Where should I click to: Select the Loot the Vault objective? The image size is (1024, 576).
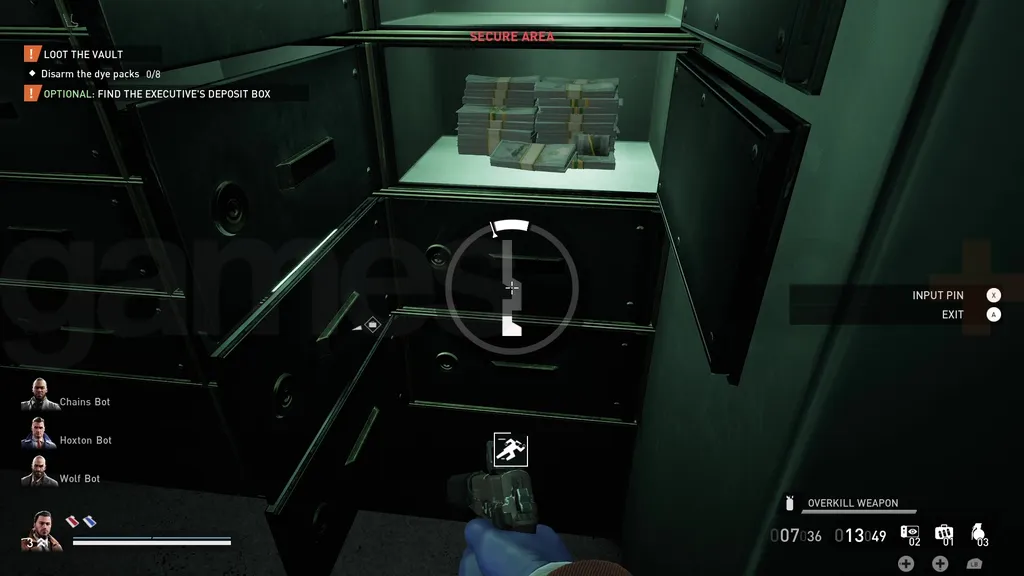83,54
